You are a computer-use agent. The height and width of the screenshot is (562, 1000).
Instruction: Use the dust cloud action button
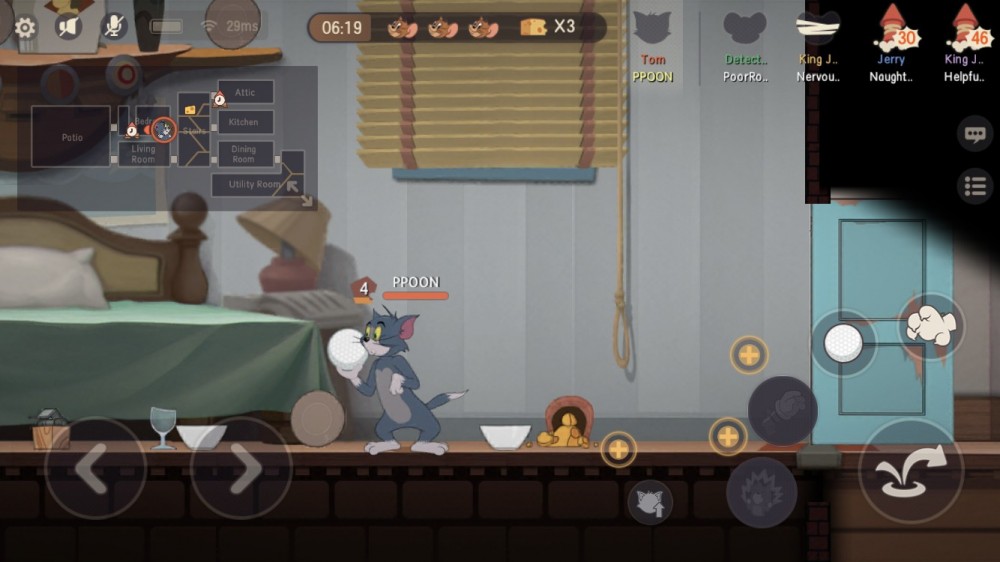point(931,326)
